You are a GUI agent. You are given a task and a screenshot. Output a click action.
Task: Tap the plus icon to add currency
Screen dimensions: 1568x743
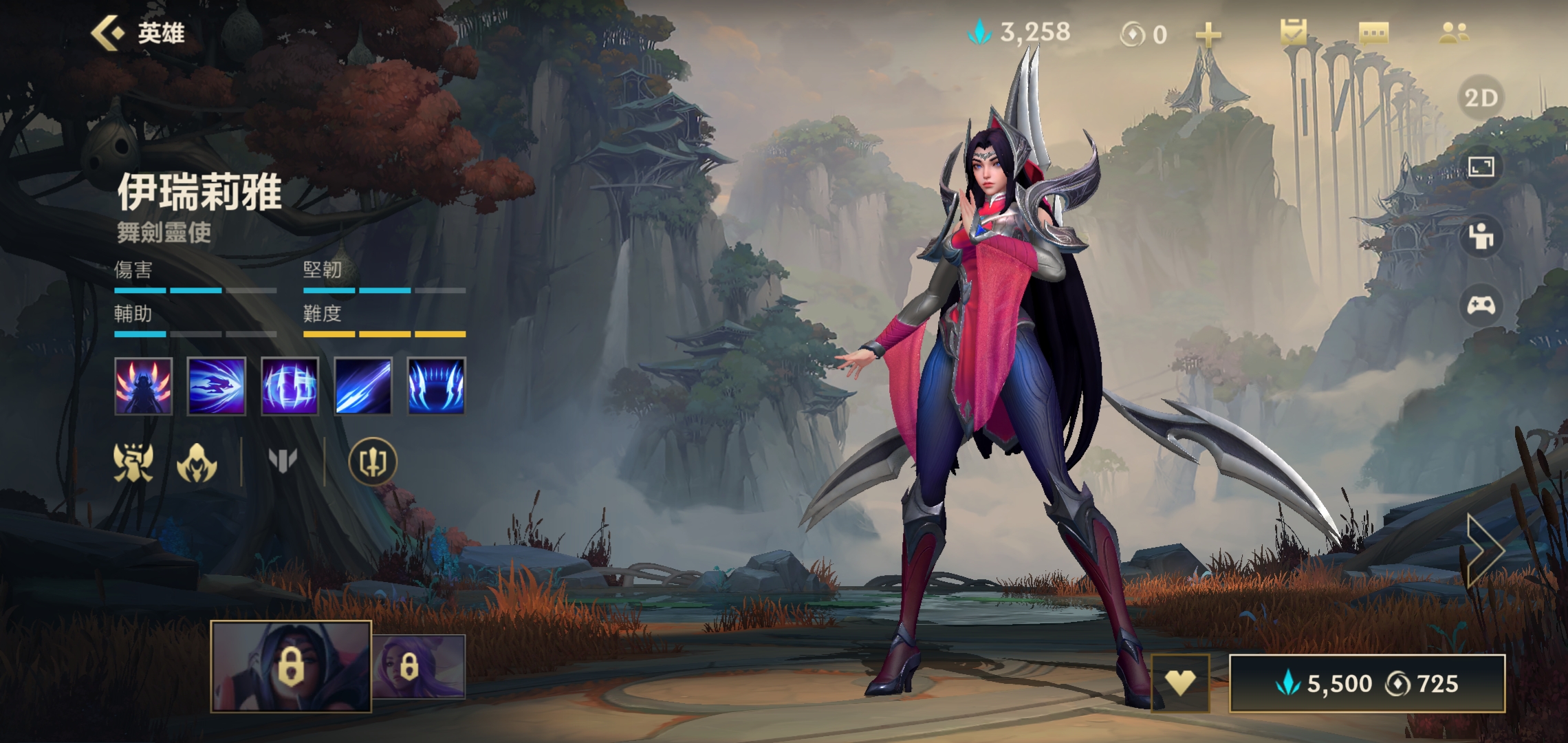click(1208, 34)
